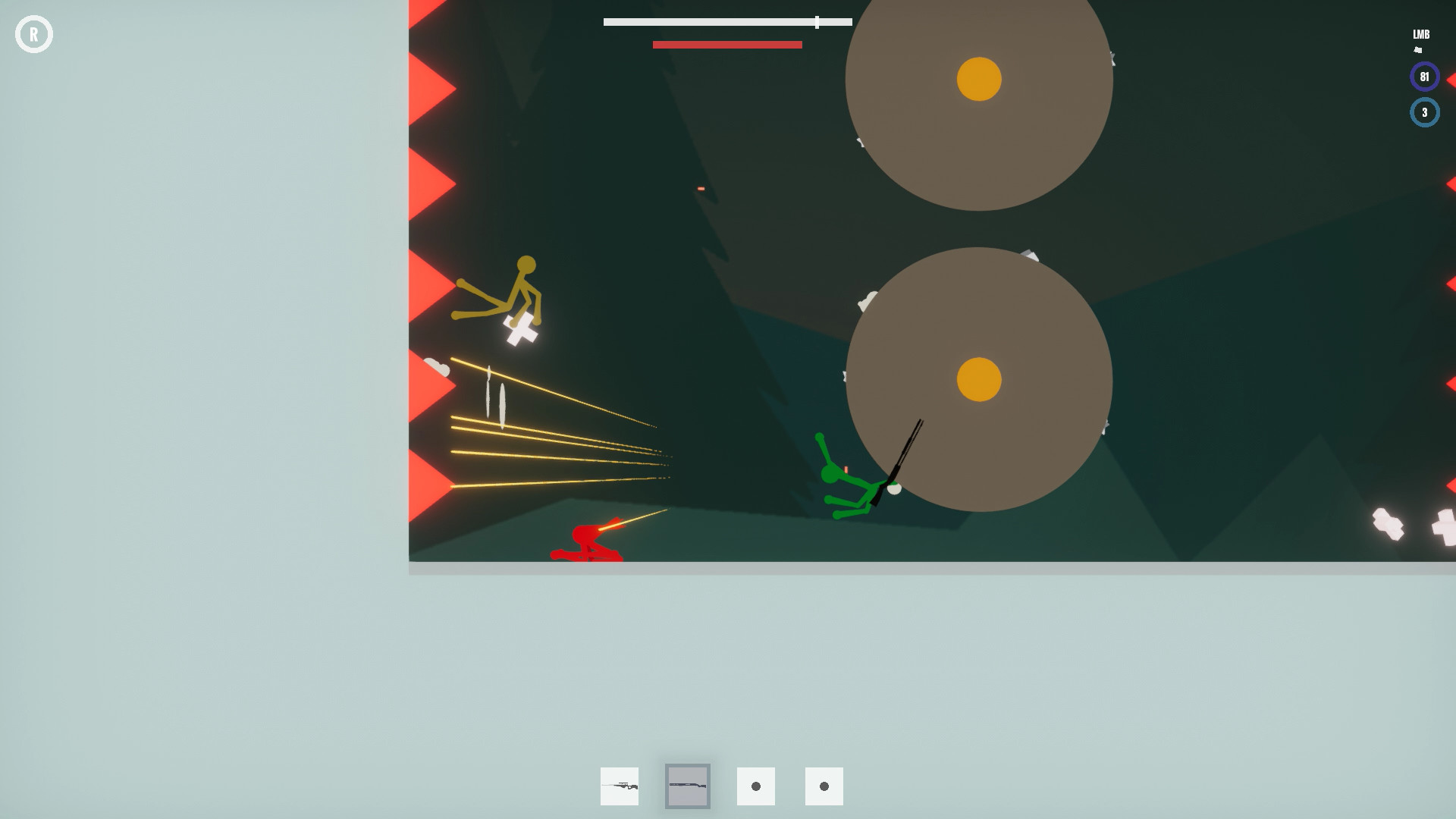Select the last round mine slot
1456x819 pixels.
(824, 786)
